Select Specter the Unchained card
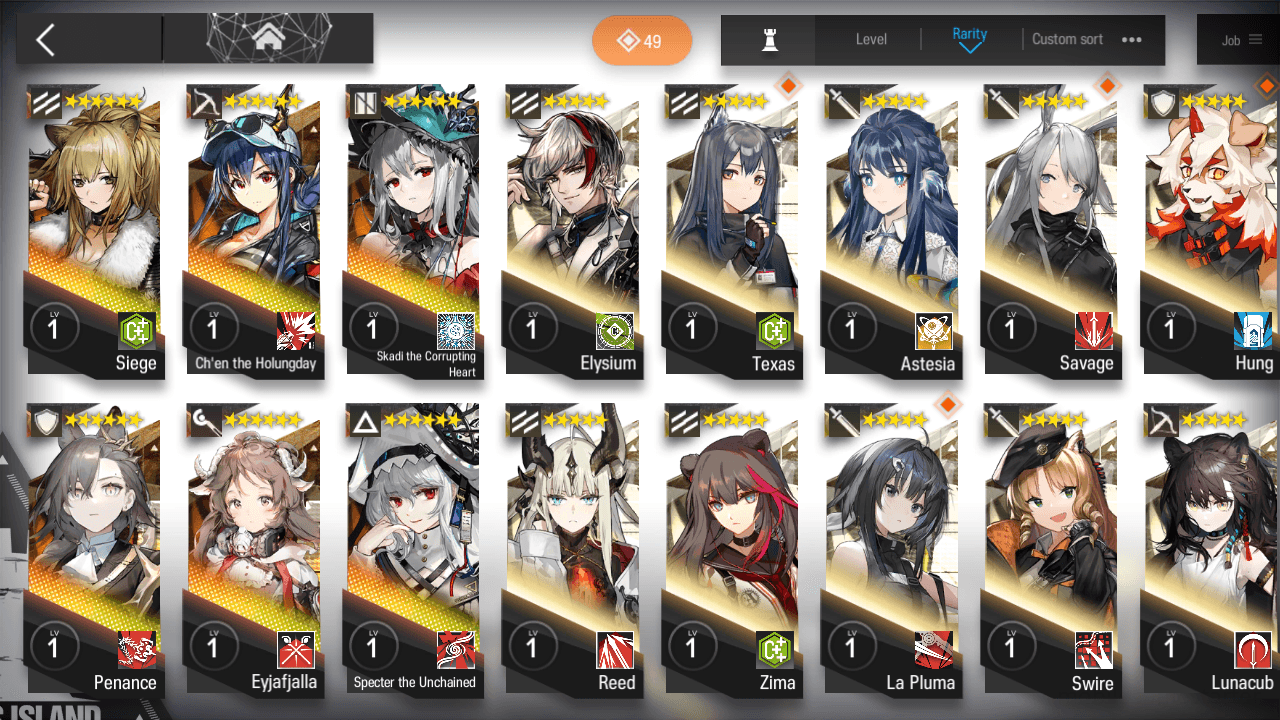 [x=414, y=550]
